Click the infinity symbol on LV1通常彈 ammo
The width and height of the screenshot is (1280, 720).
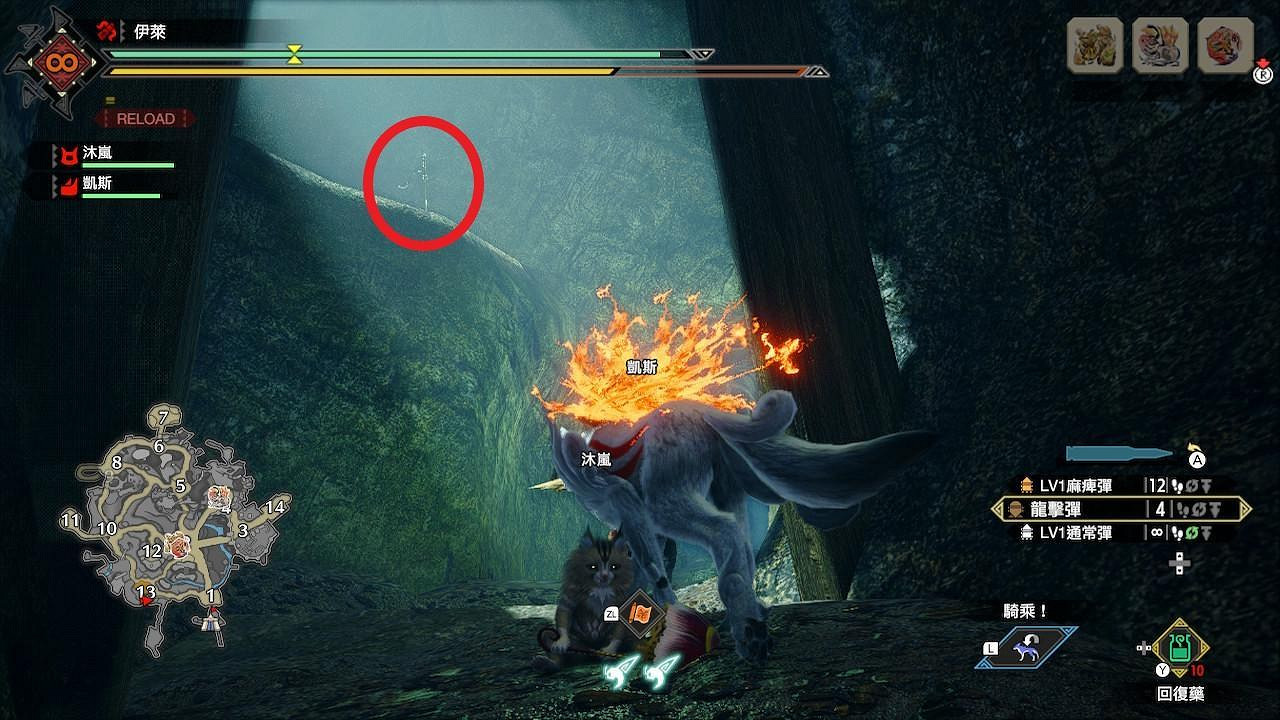tap(1155, 532)
